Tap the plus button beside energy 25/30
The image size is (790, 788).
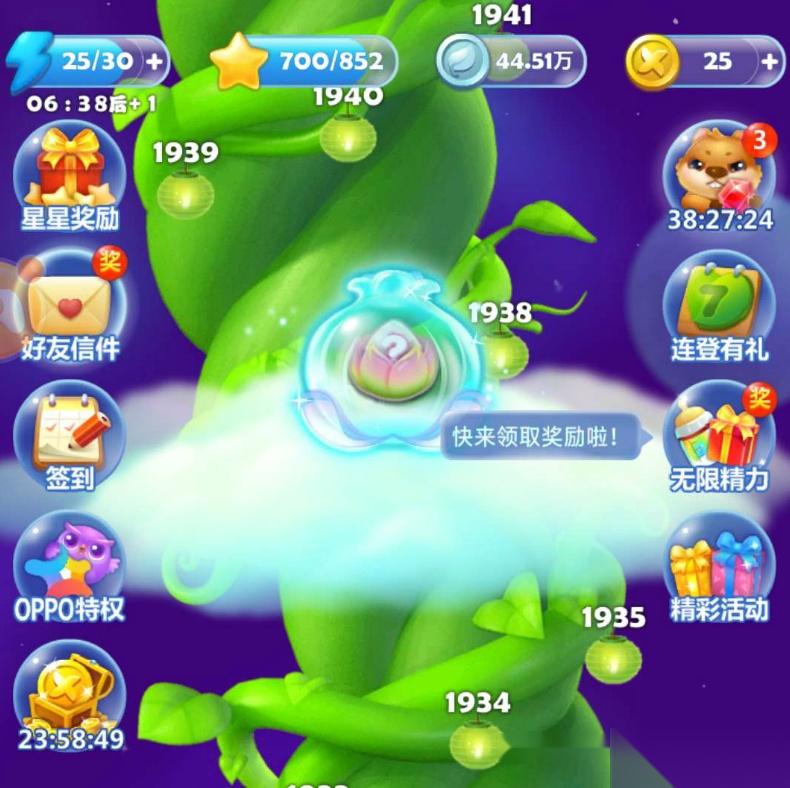point(155,60)
